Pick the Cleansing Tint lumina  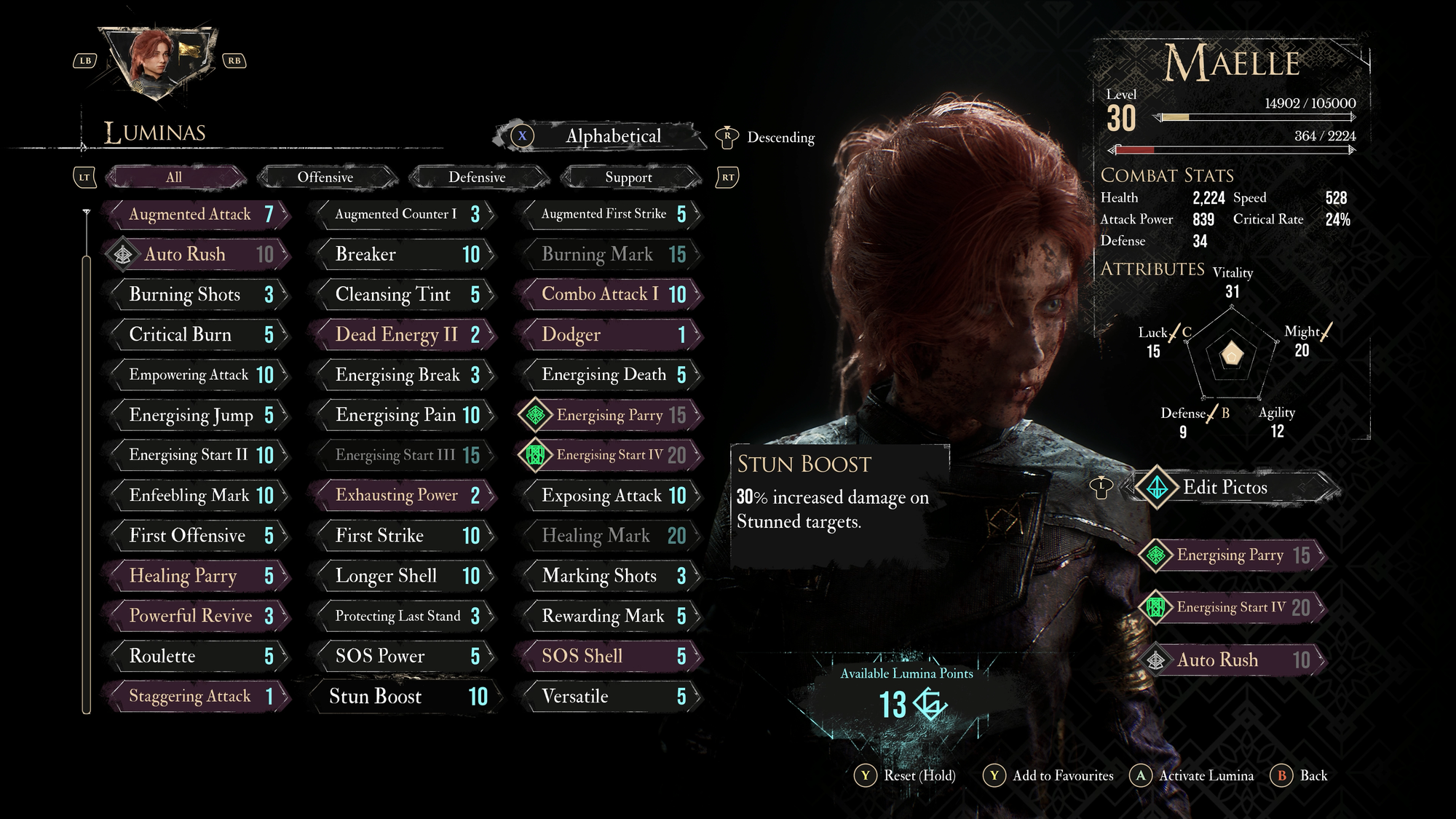tap(405, 294)
